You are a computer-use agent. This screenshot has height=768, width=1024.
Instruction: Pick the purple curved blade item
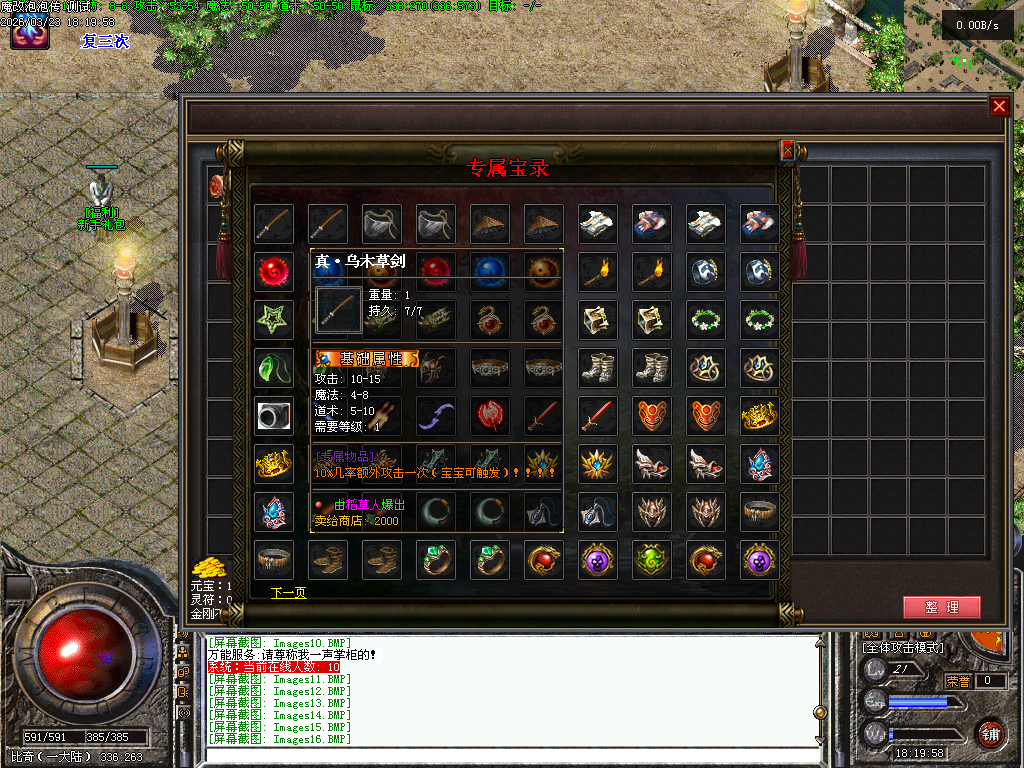tap(436, 415)
